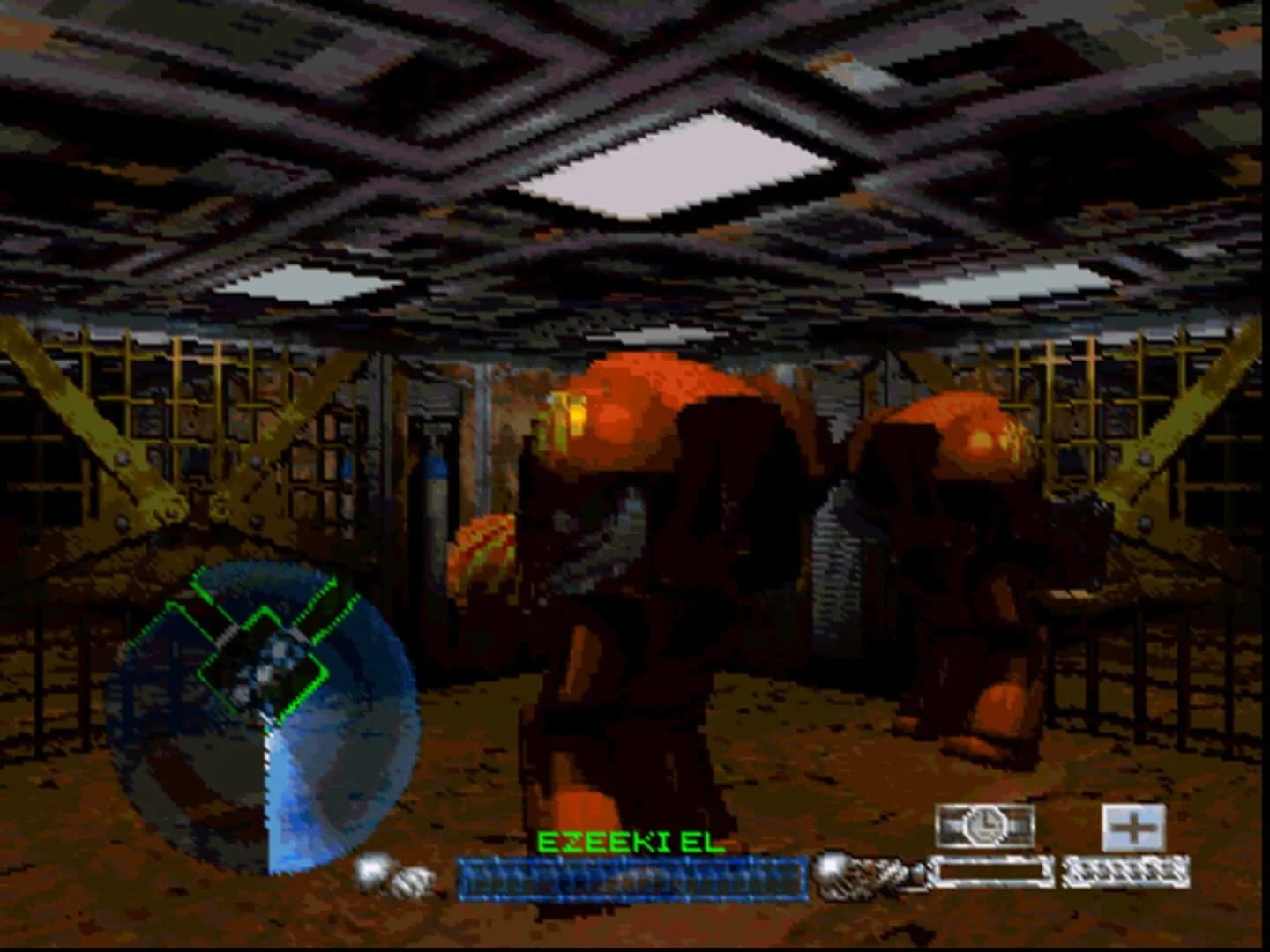Click EZEEKIEL's blue health bar
The width and height of the screenshot is (1270, 952).
click(631, 875)
